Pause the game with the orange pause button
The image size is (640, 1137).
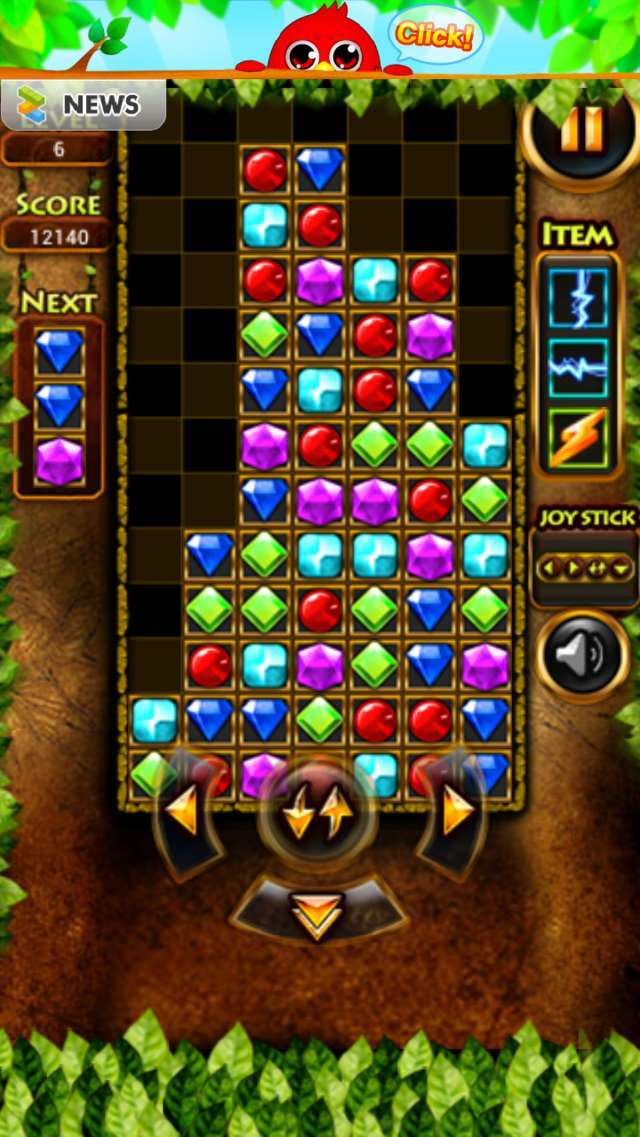tap(582, 131)
